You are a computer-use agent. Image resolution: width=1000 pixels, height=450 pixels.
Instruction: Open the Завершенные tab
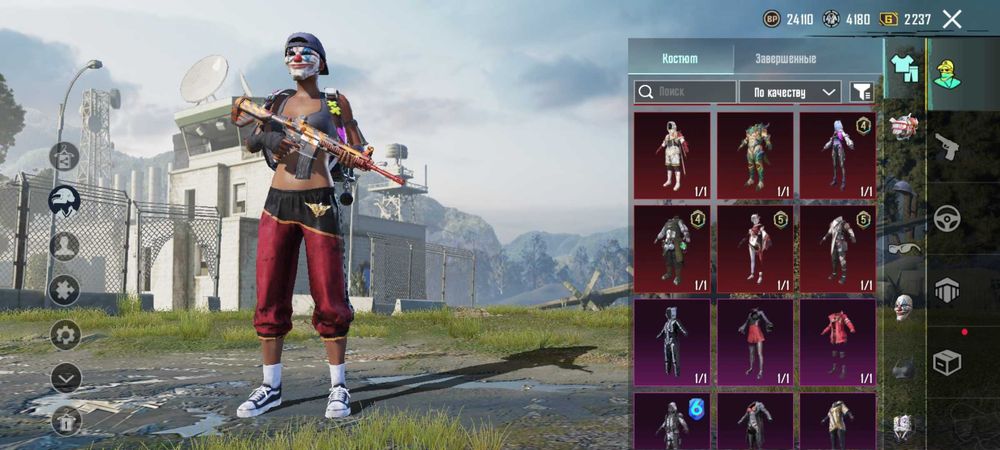coord(785,58)
